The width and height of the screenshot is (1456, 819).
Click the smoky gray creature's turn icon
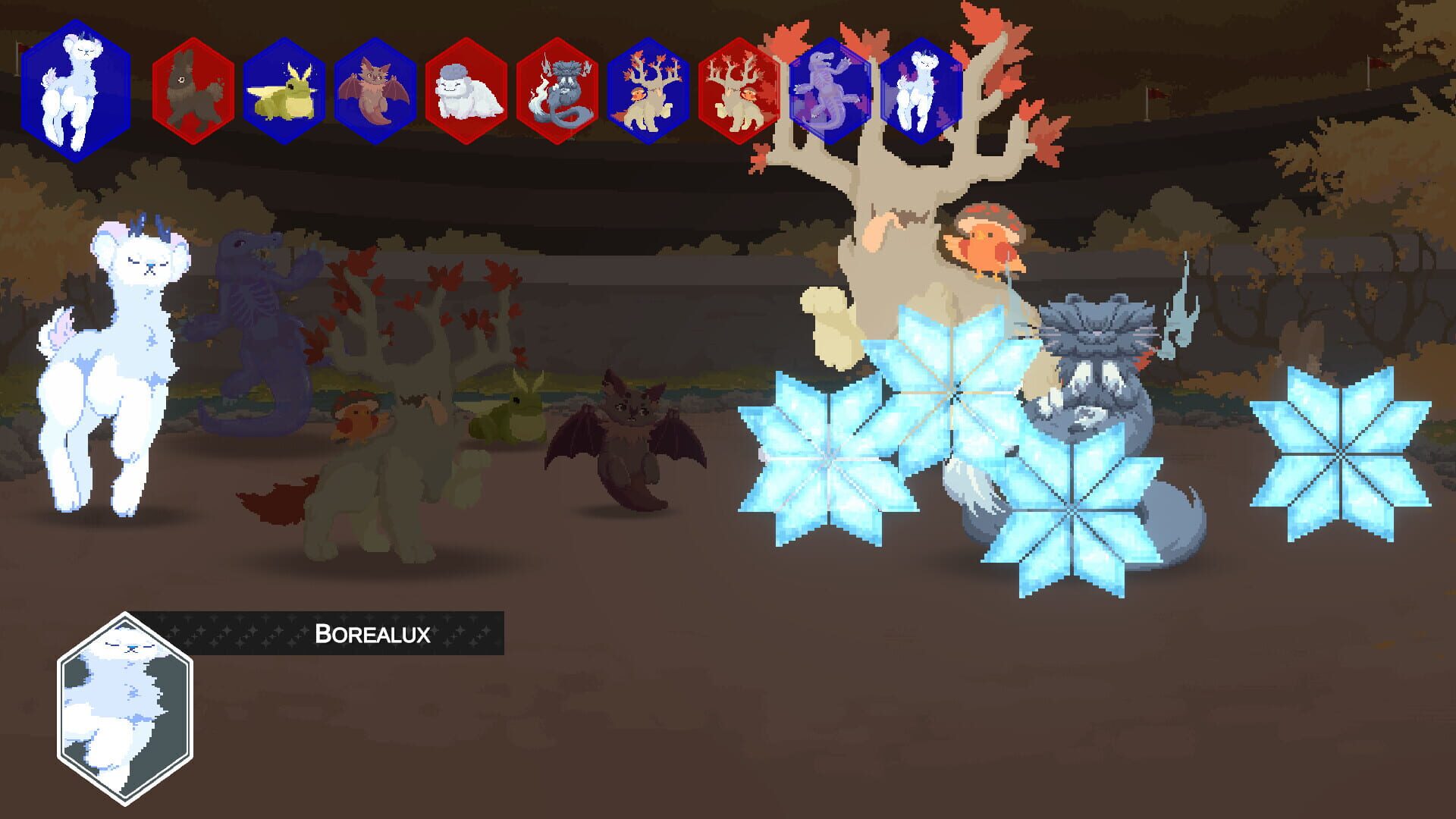click(x=559, y=91)
